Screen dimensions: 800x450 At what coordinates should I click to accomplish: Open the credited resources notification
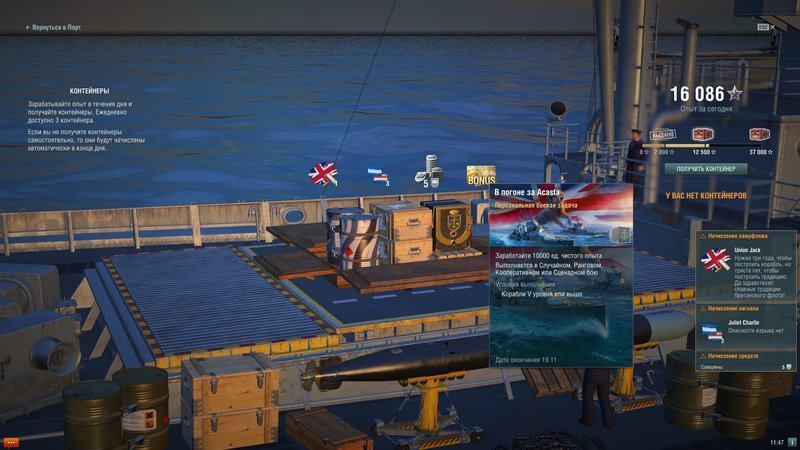(745, 360)
